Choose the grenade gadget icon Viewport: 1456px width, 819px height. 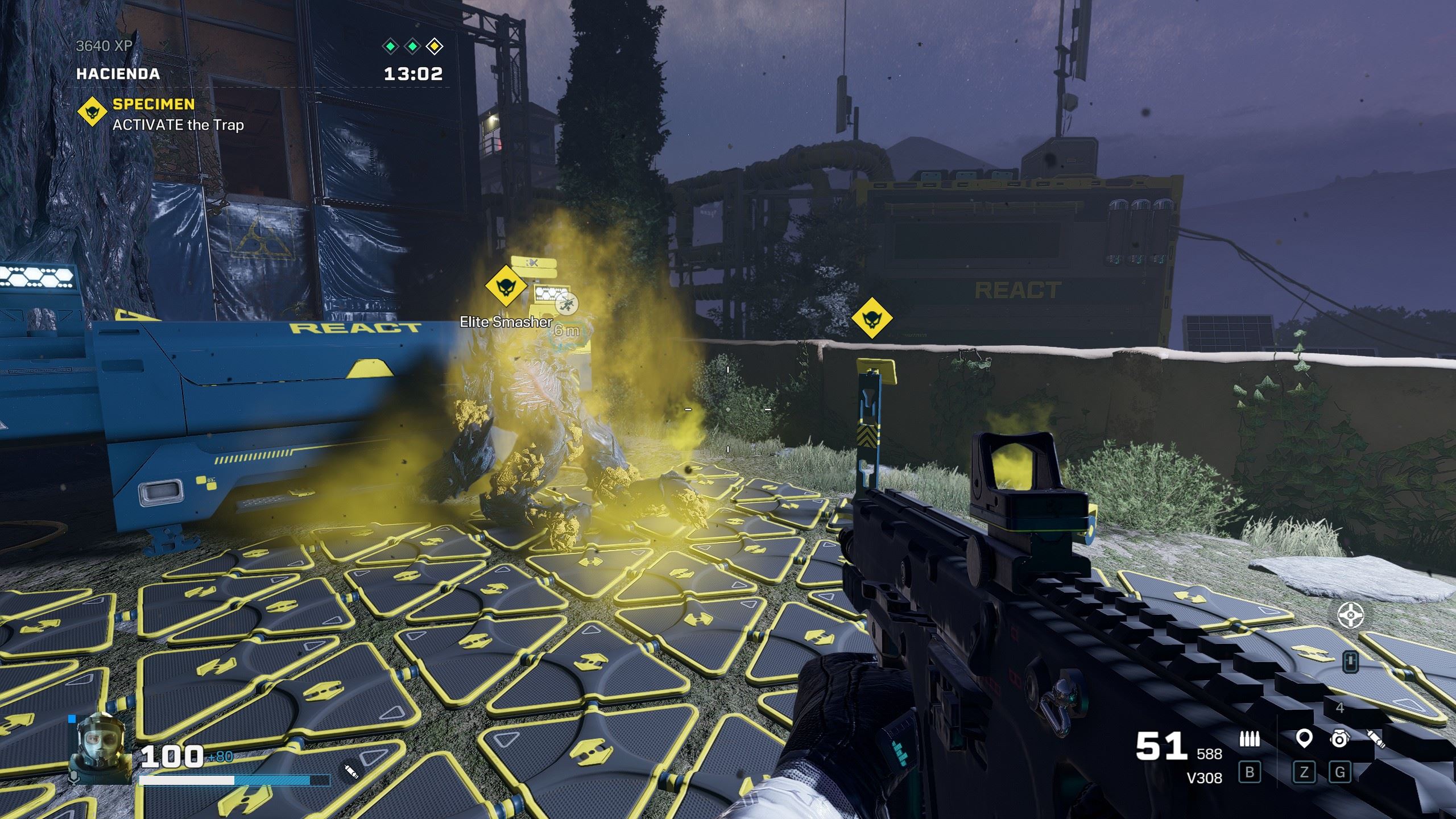[x=1339, y=739]
